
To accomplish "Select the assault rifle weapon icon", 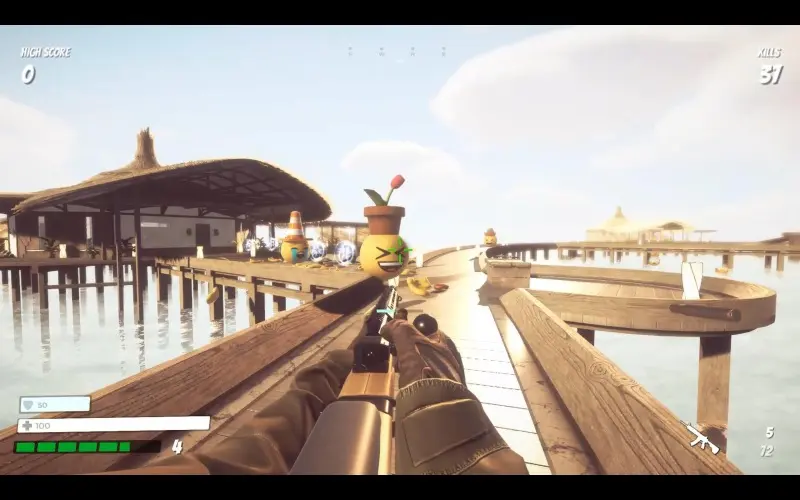I will pyautogui.click(x=702, y=437).
